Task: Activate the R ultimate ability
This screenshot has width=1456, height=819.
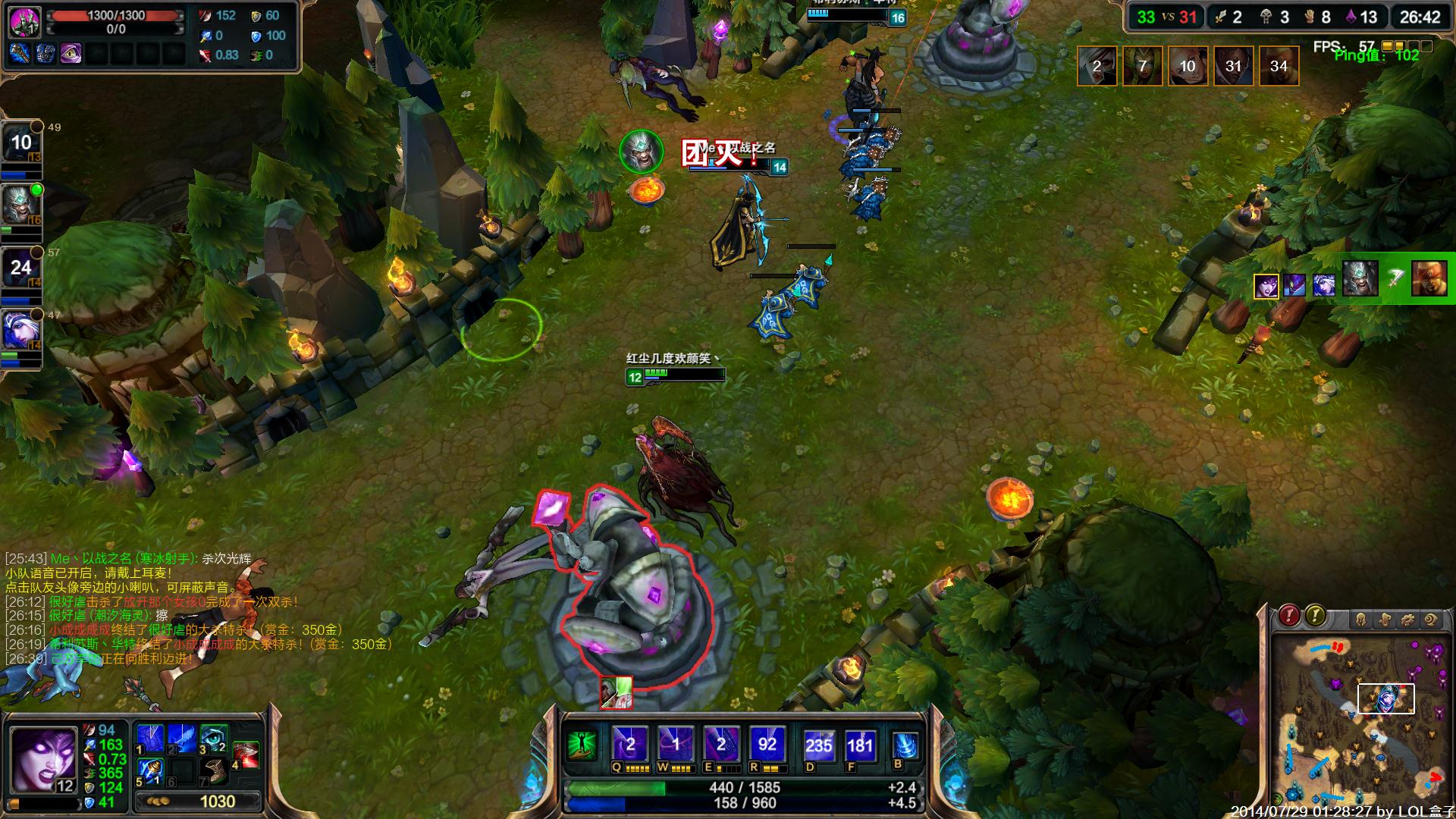Action: (x=767, y=744)
